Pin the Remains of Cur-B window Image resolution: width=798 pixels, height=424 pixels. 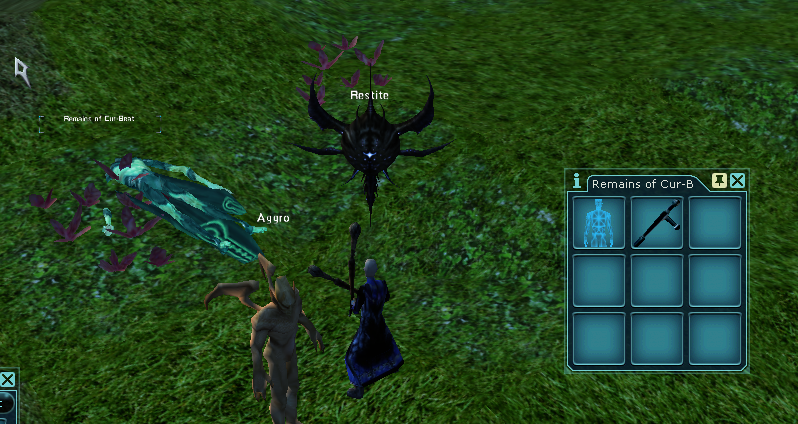click(719, 180)
